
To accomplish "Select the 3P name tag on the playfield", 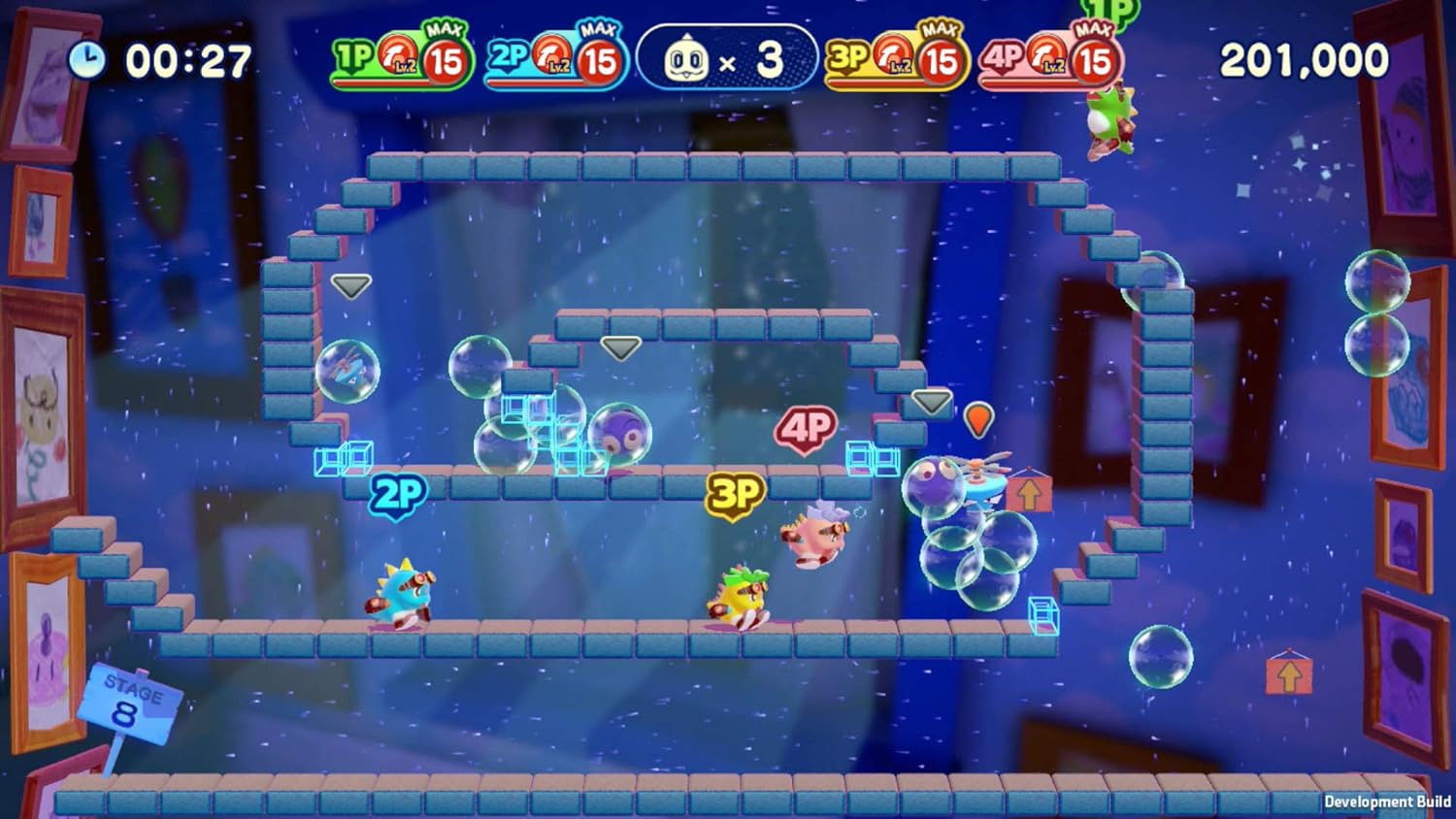I will coord(735,493).
